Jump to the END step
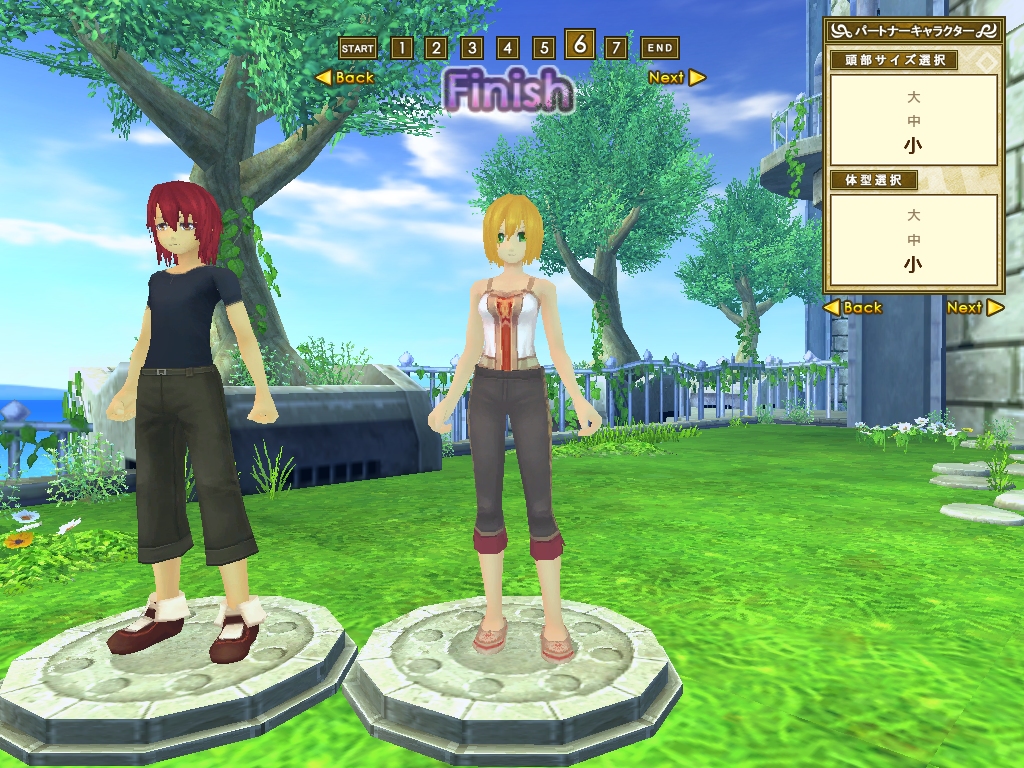This screenshot has height=768, width=1024. point(659,48)
